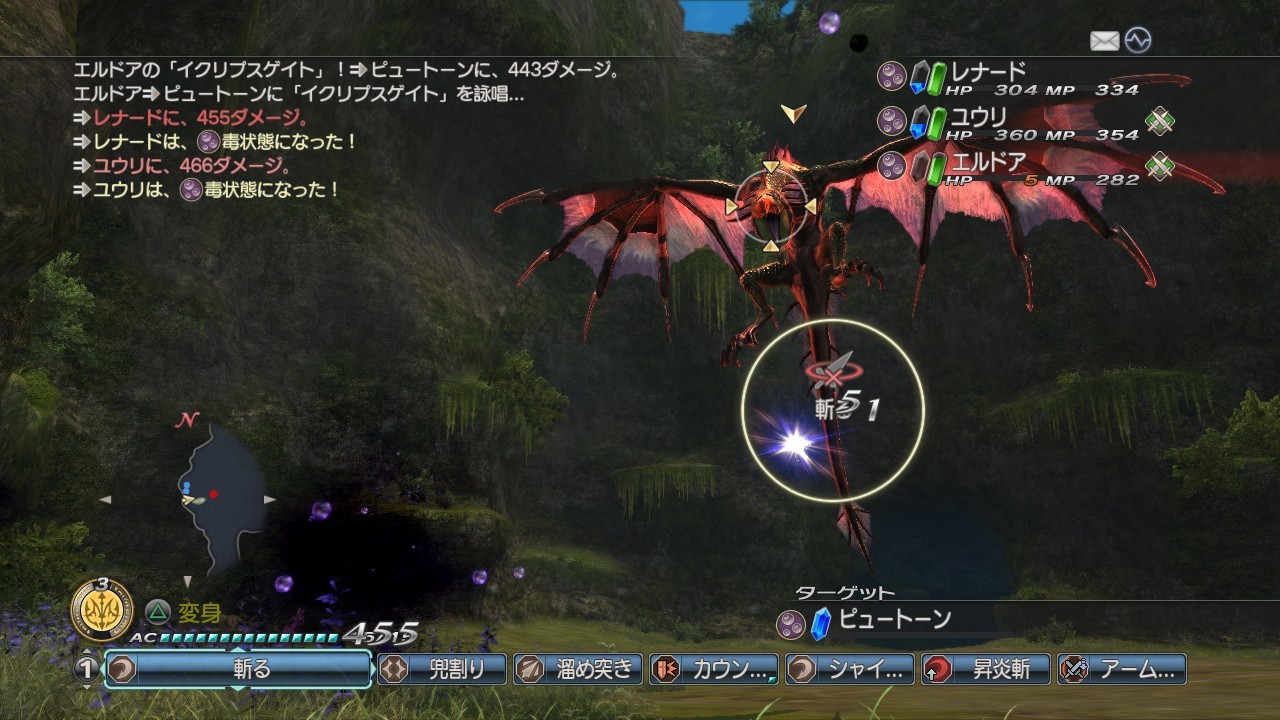Open the mail envelope icon
Viewport: 1280px width, 720px height.
click(x=1104, y=41)
